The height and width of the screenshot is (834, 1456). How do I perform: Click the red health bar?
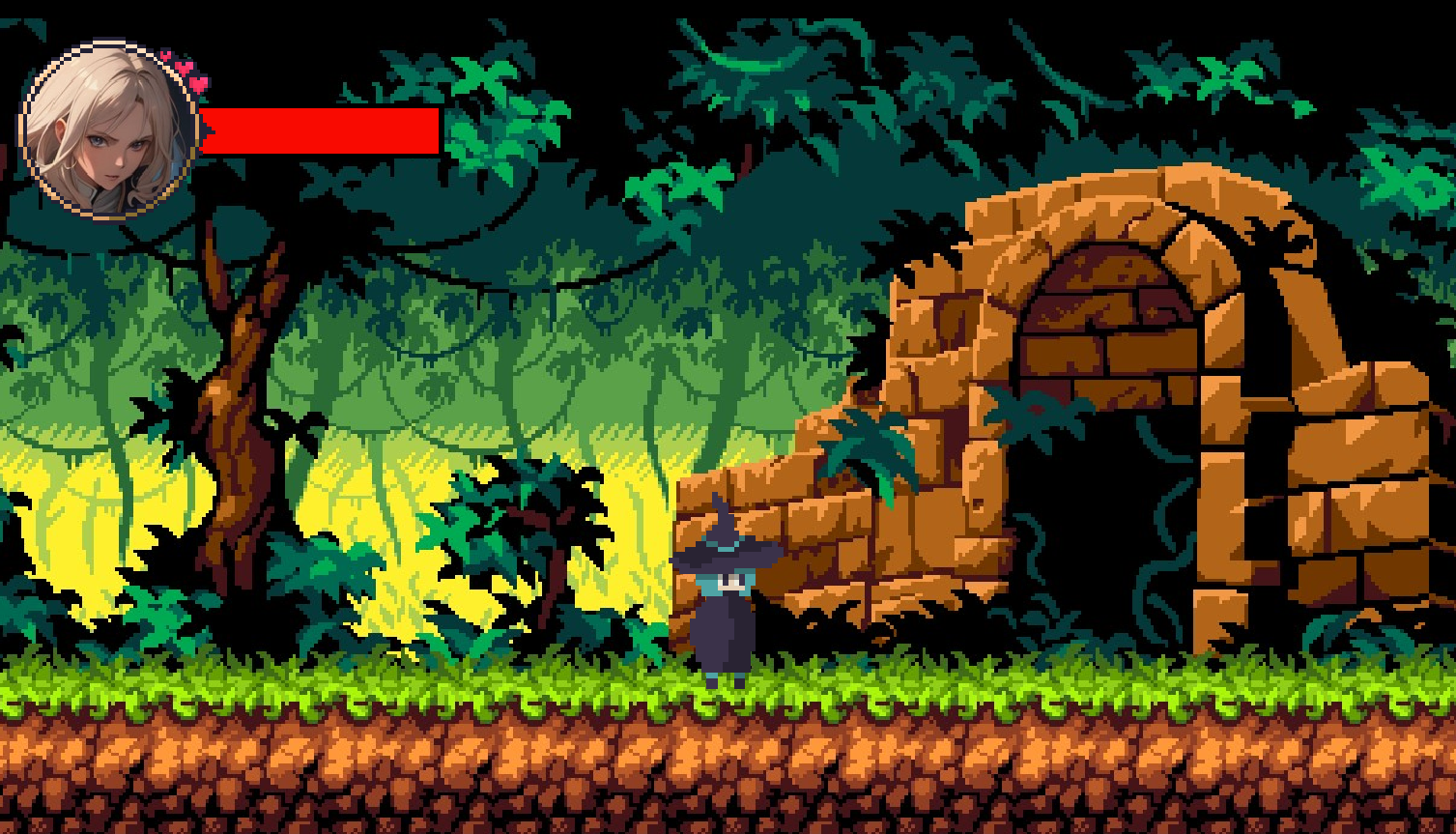[x=319, y=129]
